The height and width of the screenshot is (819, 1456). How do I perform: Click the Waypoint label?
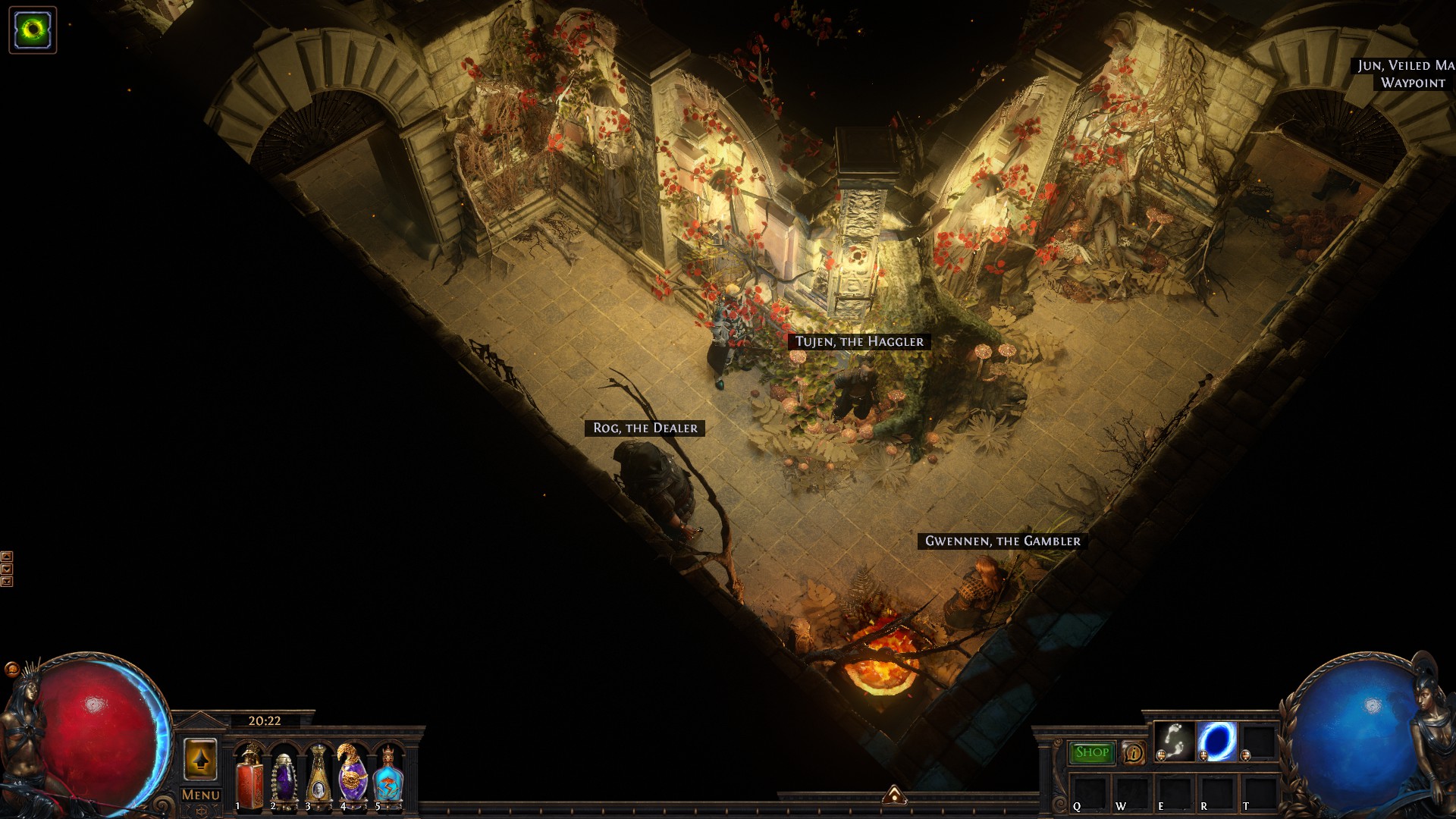click(1413, 83)
